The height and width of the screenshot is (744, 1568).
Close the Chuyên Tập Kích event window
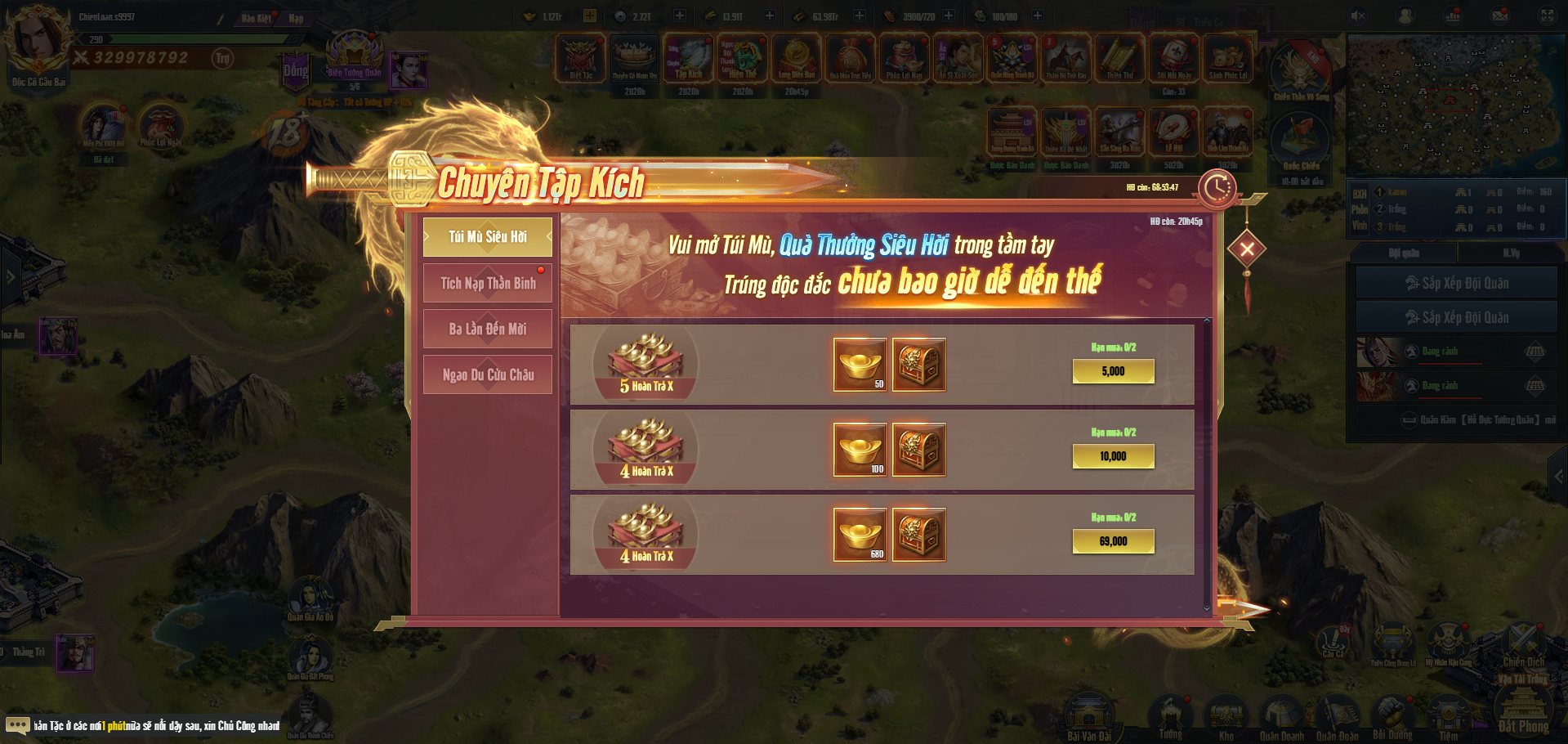point(1247,249)
